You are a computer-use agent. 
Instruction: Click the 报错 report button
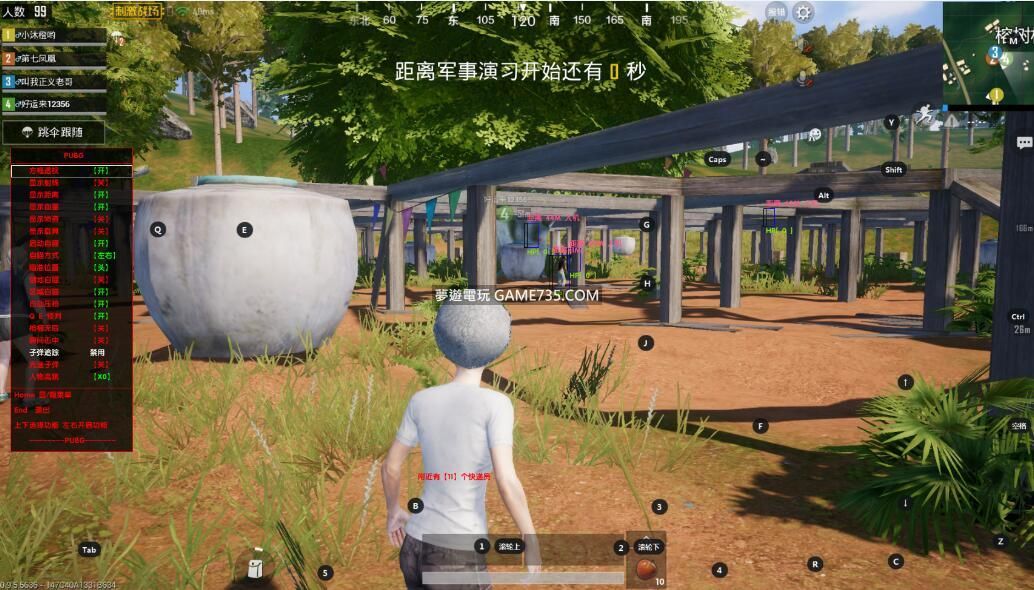pyautogui.click(x=776, y=12)
